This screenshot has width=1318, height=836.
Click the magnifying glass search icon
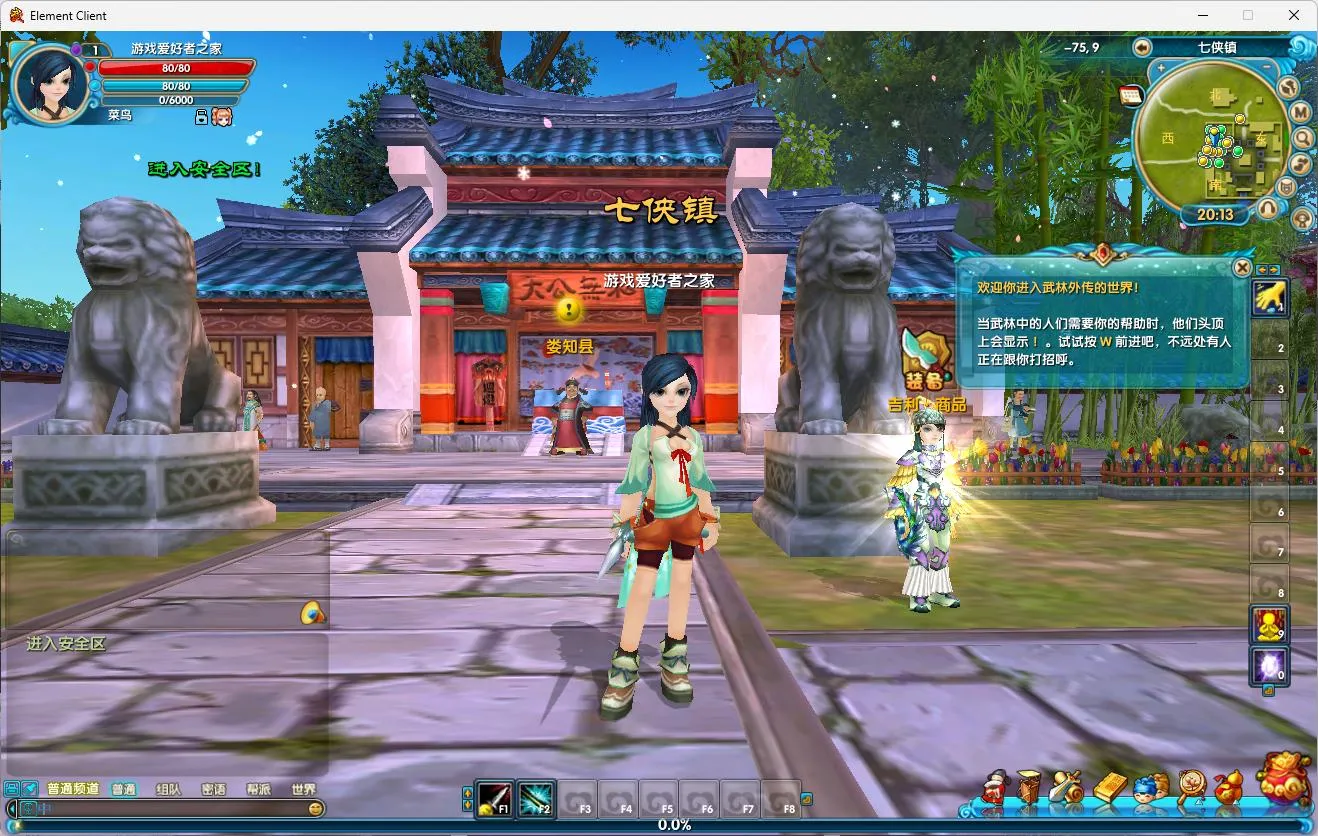click(1302, 138)
